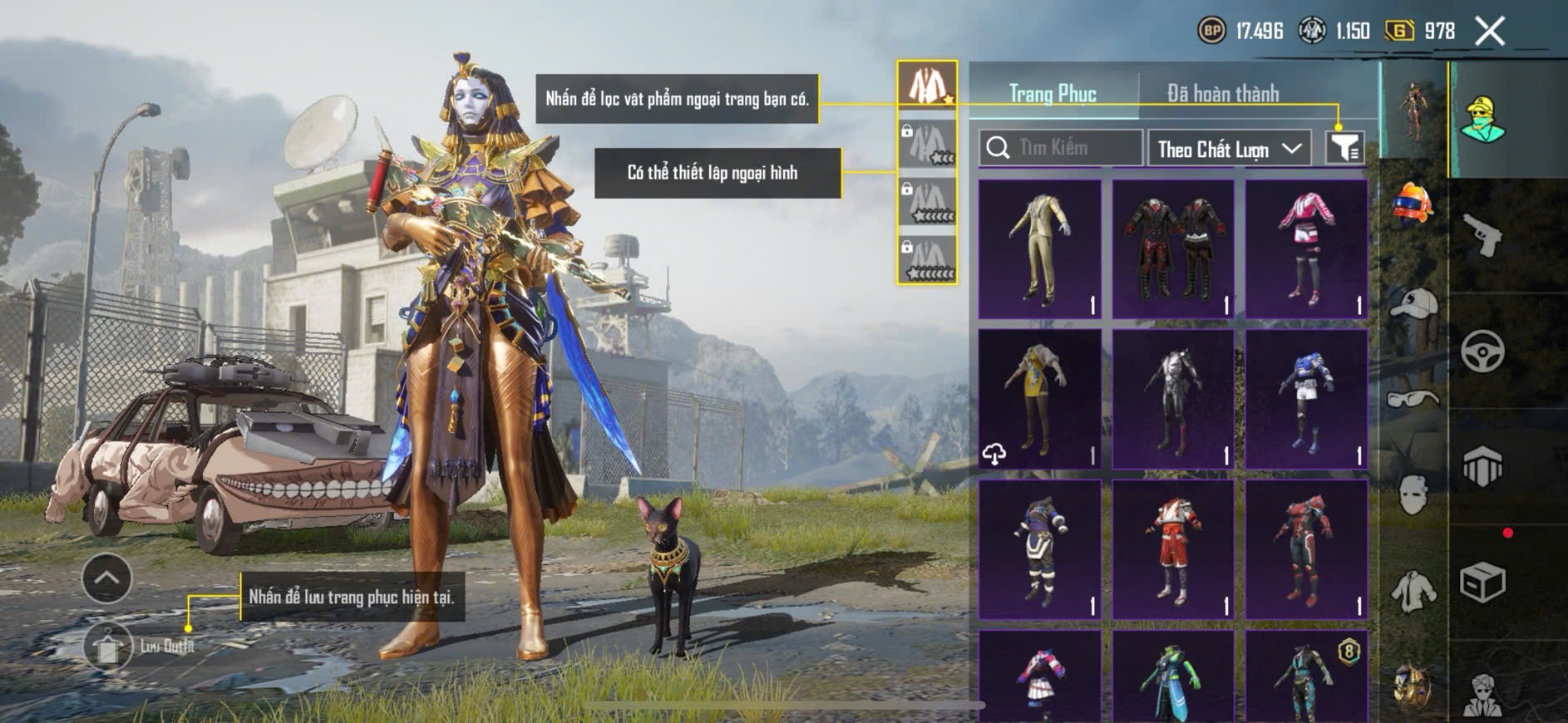This screenshot has height=723, width=1568.
Task: Open the baseball cap category
Action: point(1413,303)
